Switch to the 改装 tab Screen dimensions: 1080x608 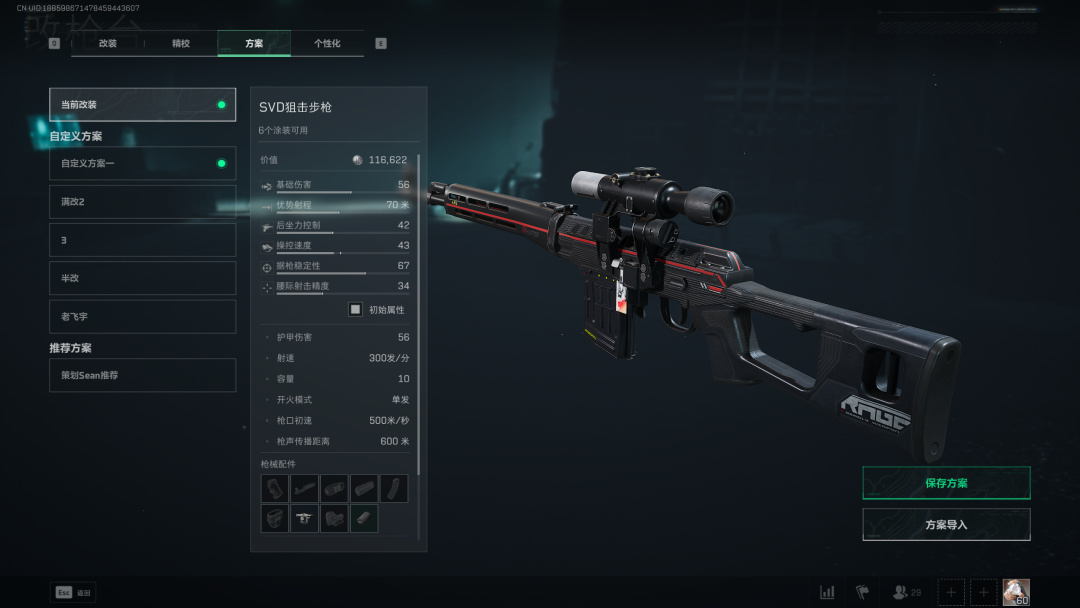107,43
